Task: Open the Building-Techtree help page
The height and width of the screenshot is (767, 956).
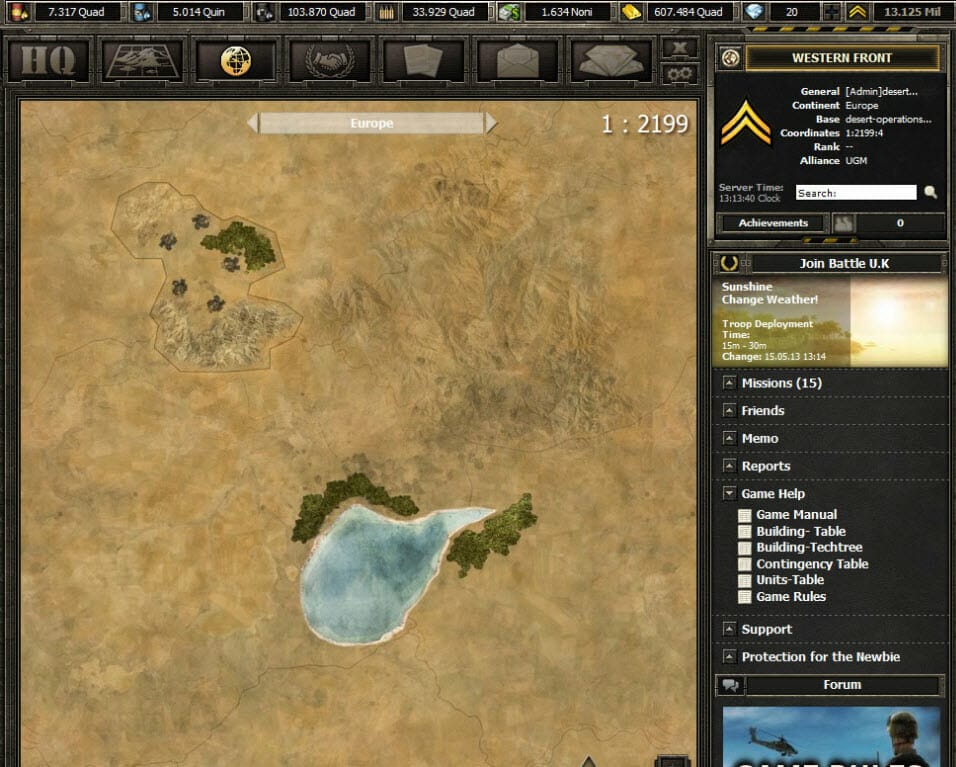Action: pyautogui.click(x=809, y=547)
